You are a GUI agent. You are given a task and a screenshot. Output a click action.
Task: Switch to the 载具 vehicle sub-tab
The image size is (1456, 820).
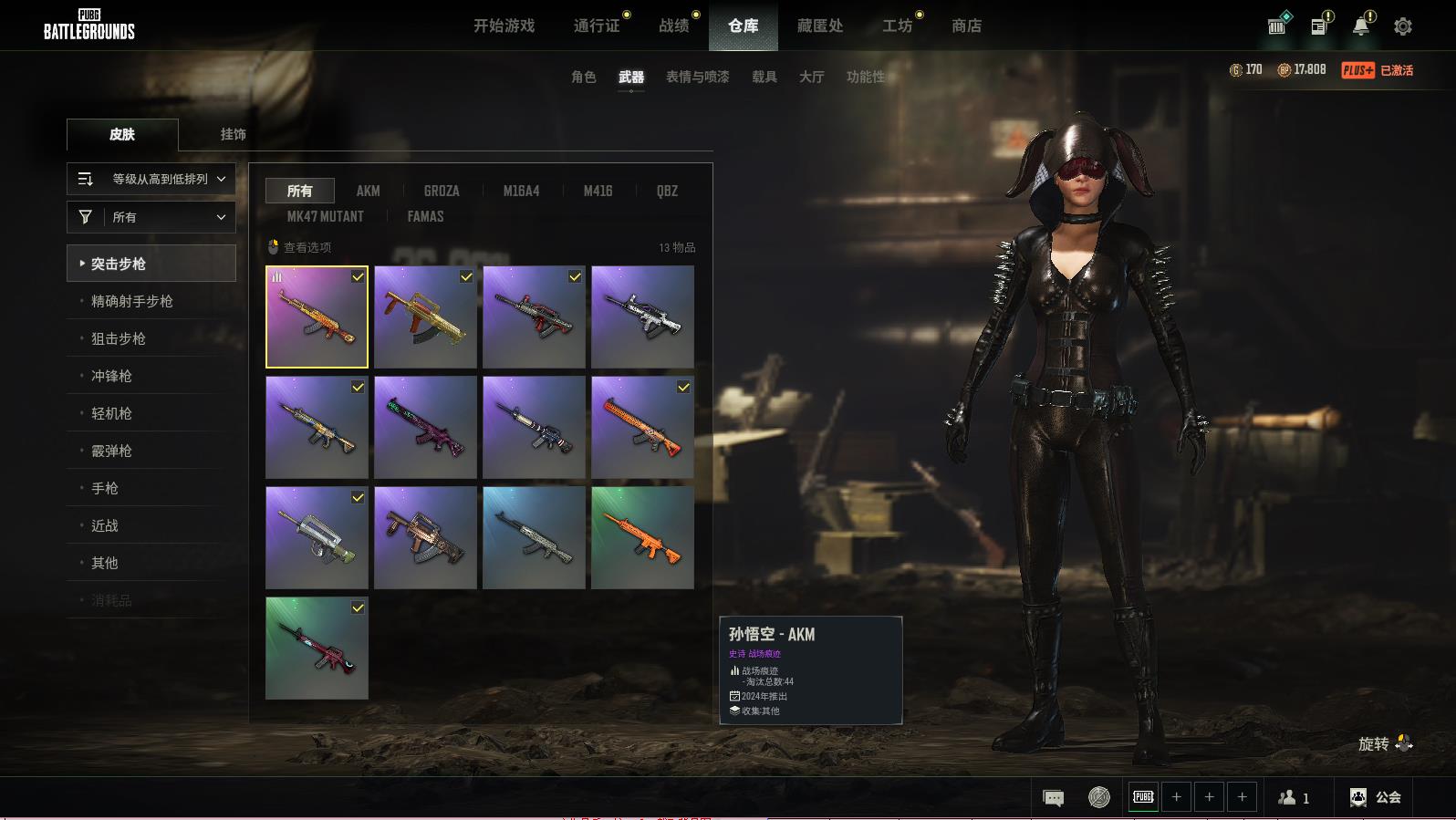tap(764, 77)
